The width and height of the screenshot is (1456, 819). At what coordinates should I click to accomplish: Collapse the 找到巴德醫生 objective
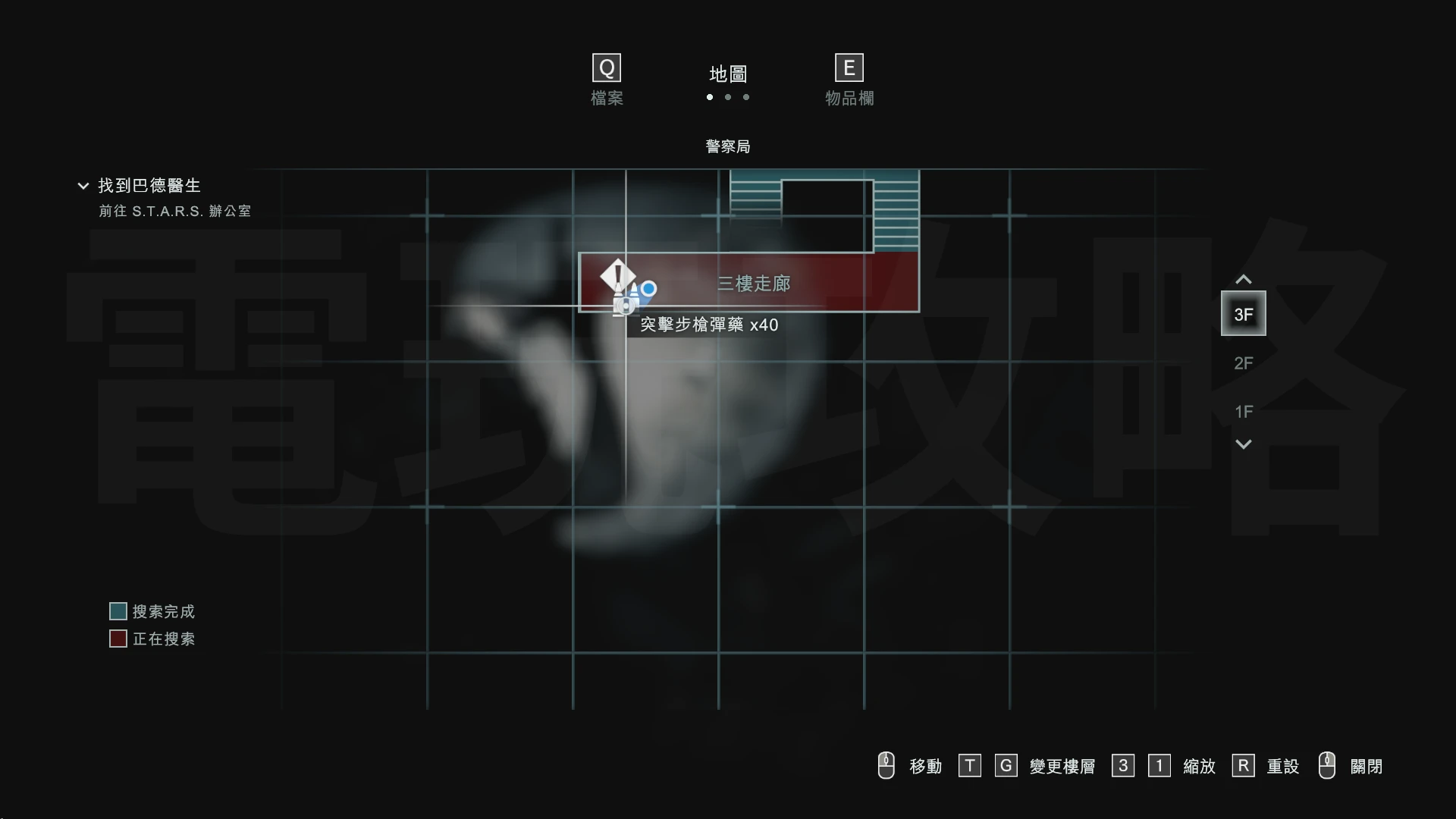pyautogui.click(x=83, y=186)
